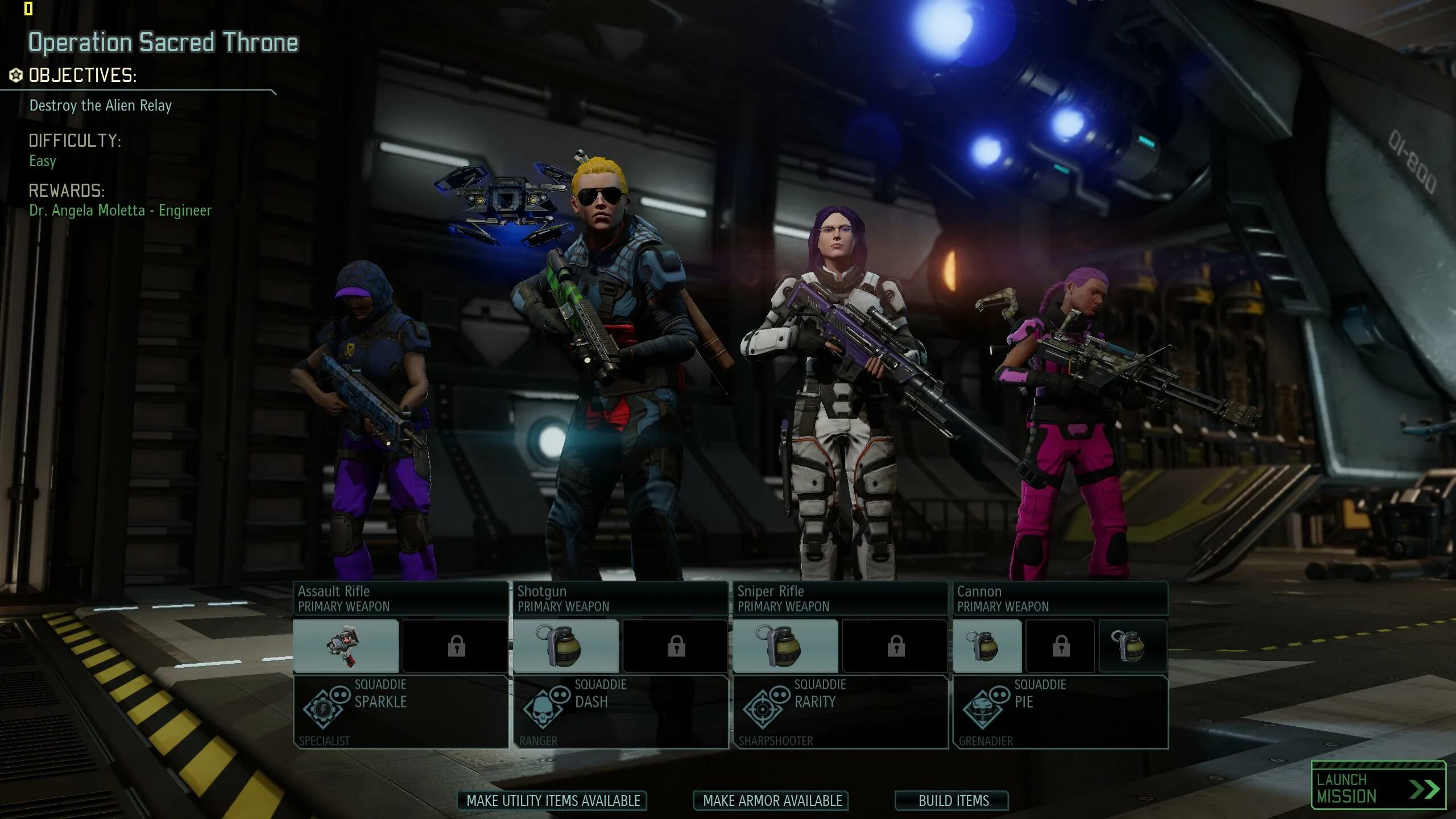Screen dimensions: 1456x819
Task: Open Squaddie Dash's Ranger panel
Action: (620, 711)
